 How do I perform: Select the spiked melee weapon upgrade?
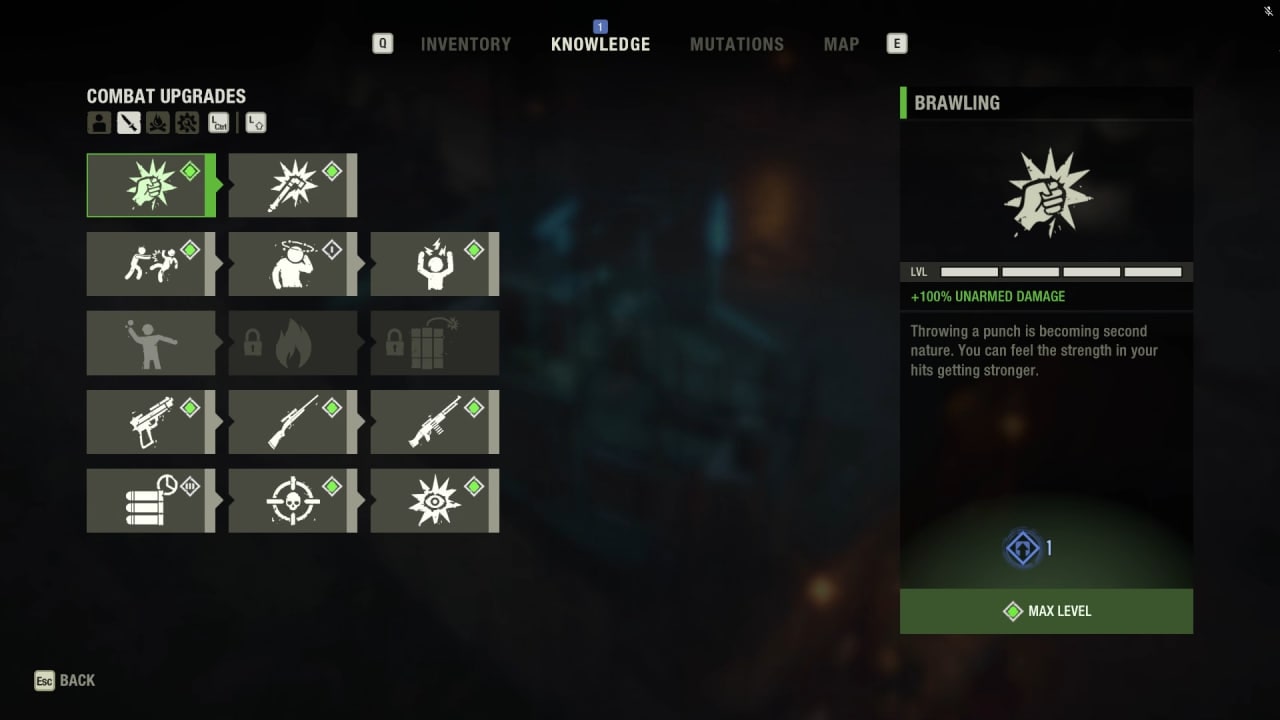click(x=293, y=185)
